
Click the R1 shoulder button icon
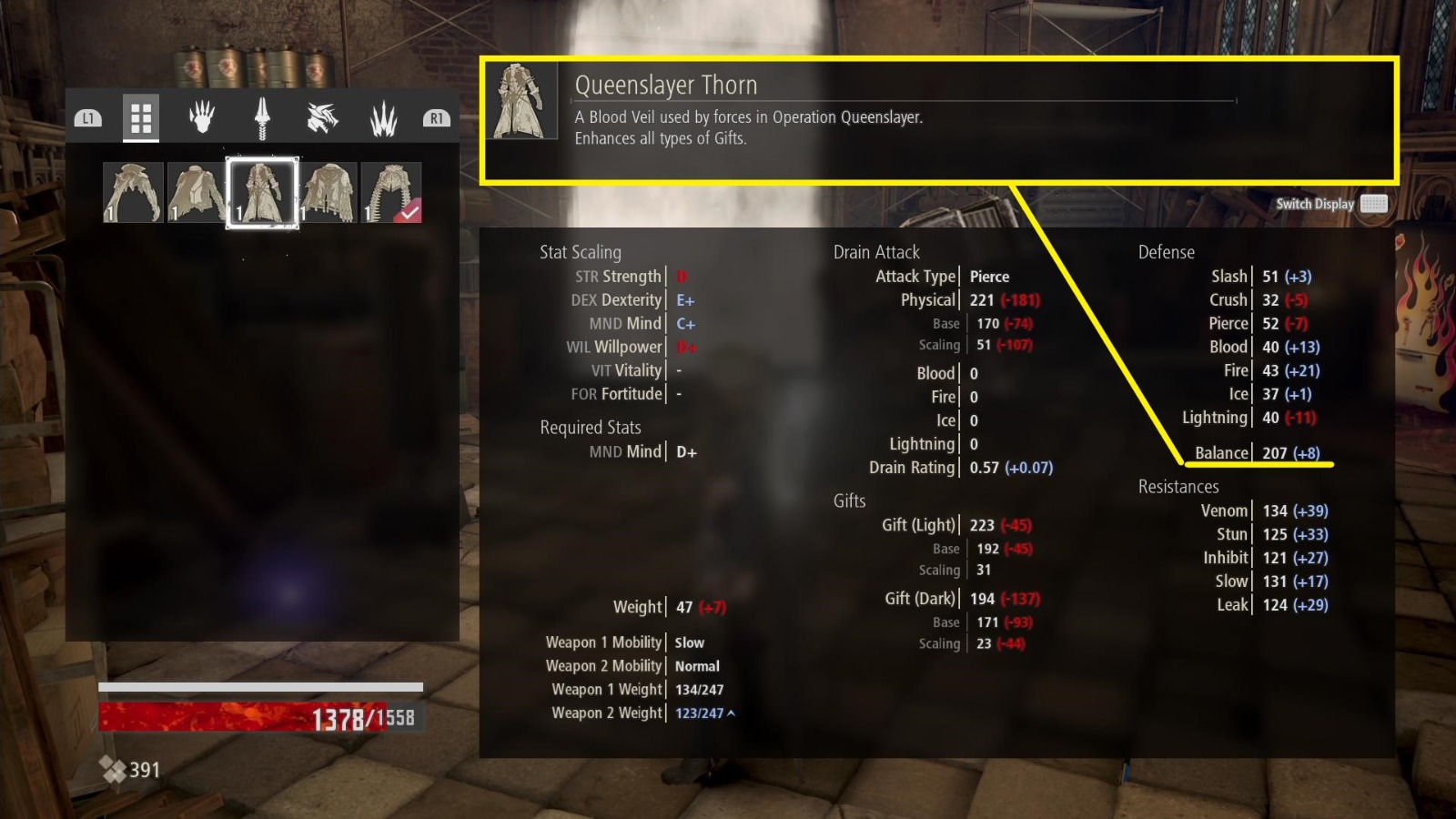coord(436,116)
